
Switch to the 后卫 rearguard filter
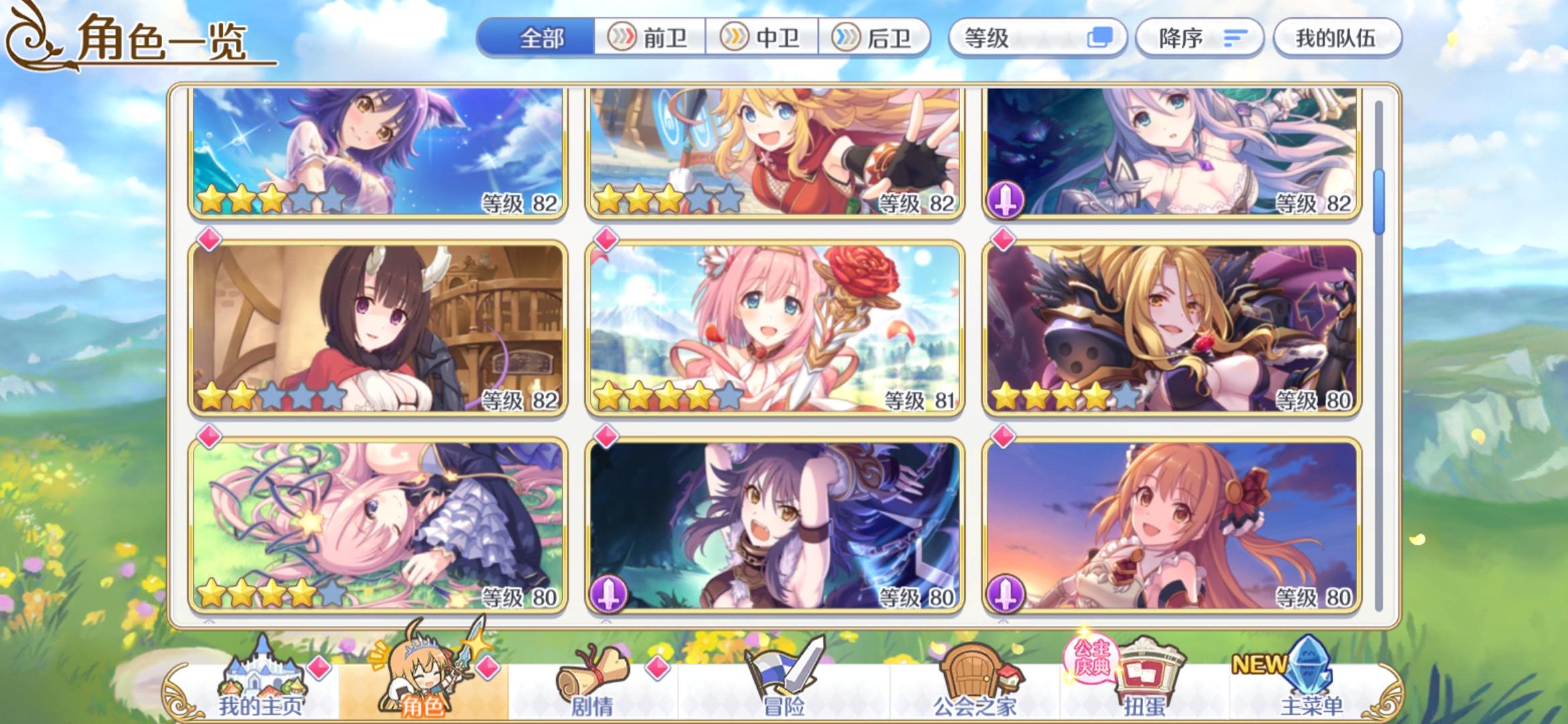878,38
